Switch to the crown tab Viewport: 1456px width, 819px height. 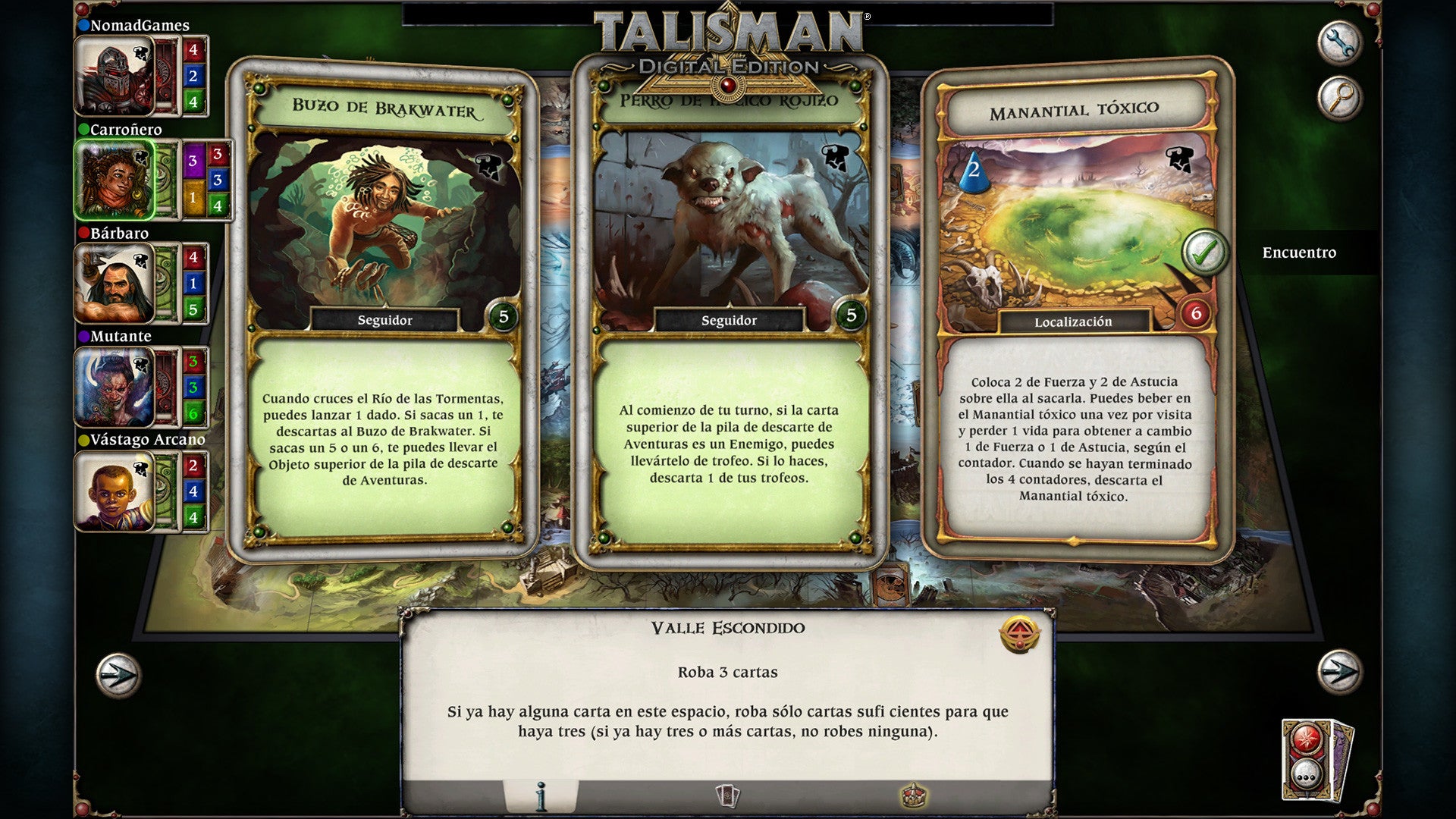coord(914,796)
